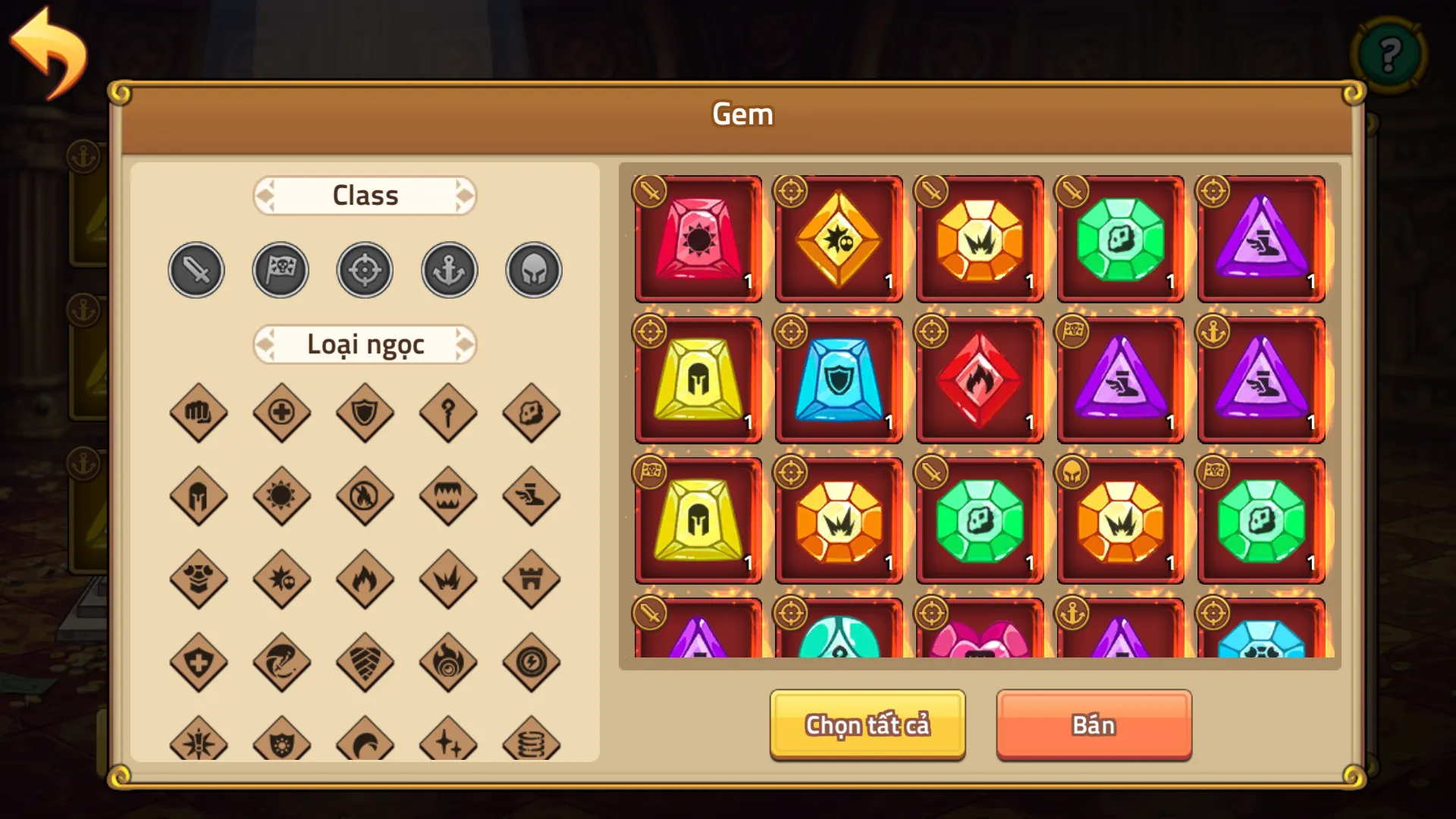Image resolution: width=1456 pixels, height=819 pixels.
Task: Open the Loại ngọc filter header
Action: [x=365, y=344]
